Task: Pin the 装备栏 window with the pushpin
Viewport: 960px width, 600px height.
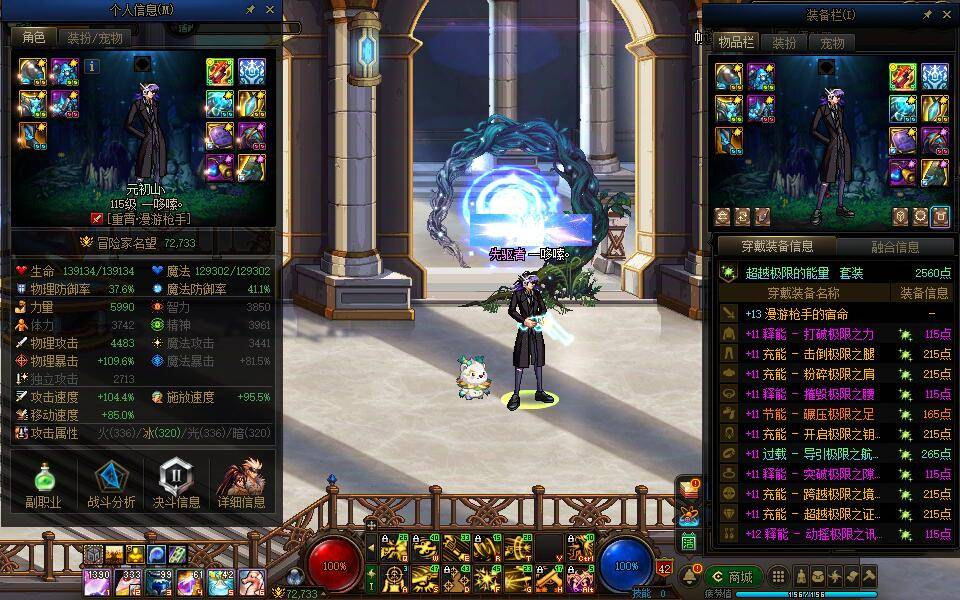Action: (x=927, y=15)
